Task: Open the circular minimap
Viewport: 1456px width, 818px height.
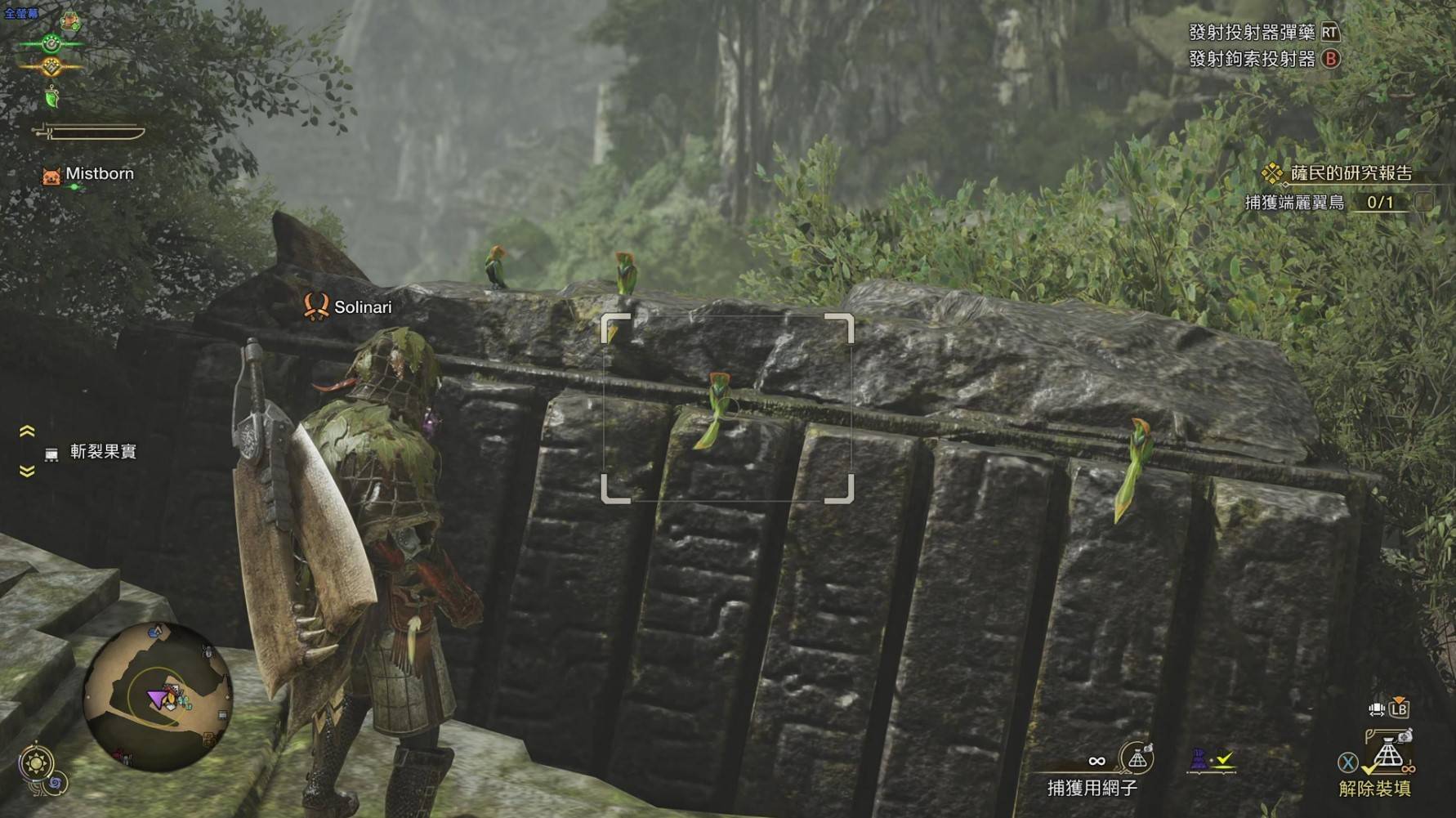Action: [158, 697]
